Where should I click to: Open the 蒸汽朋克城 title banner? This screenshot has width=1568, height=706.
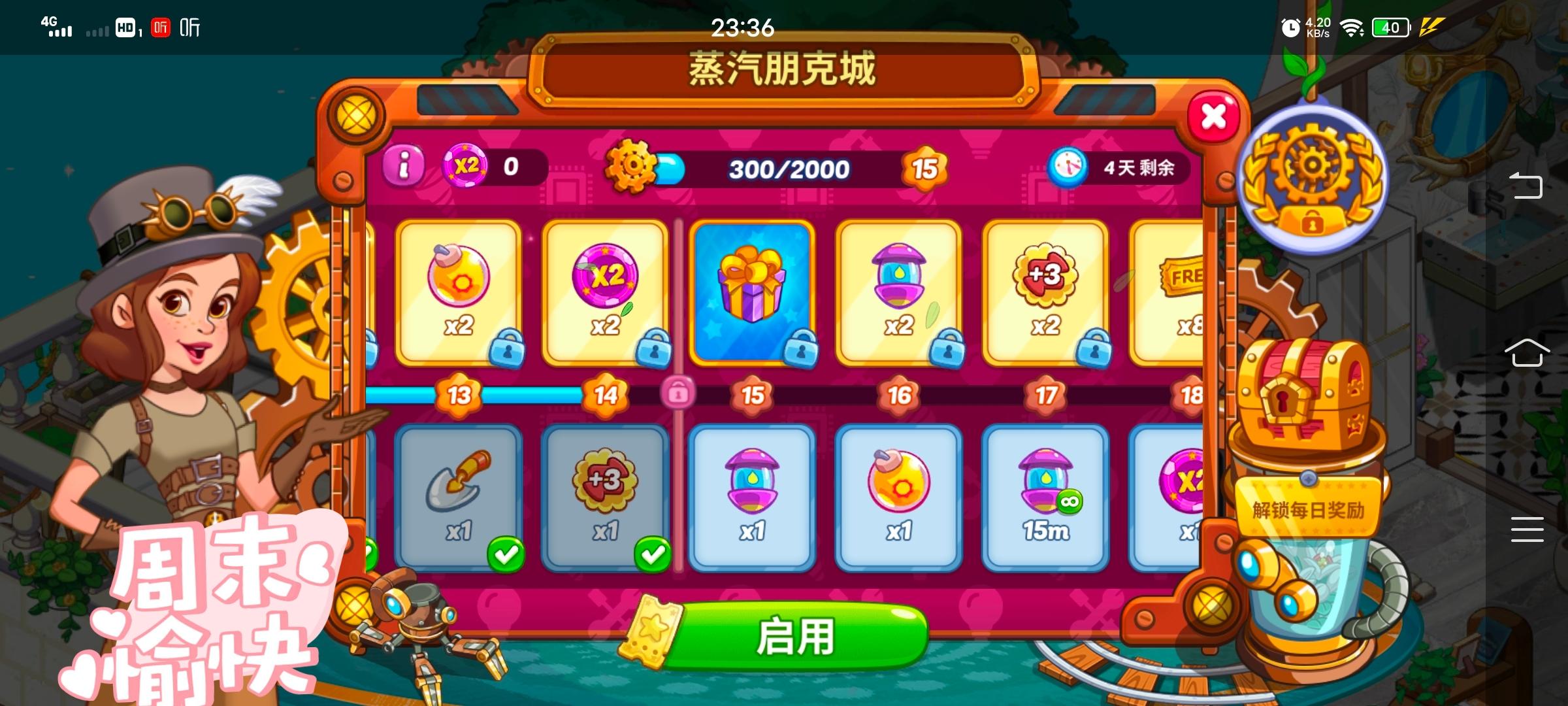(781, 72)
